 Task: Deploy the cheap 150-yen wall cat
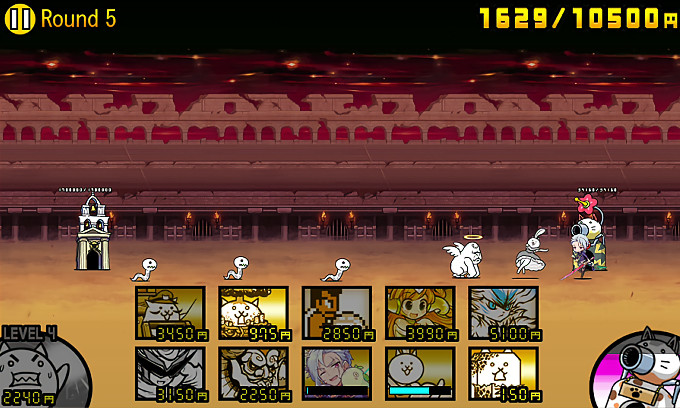pos(503,373)
